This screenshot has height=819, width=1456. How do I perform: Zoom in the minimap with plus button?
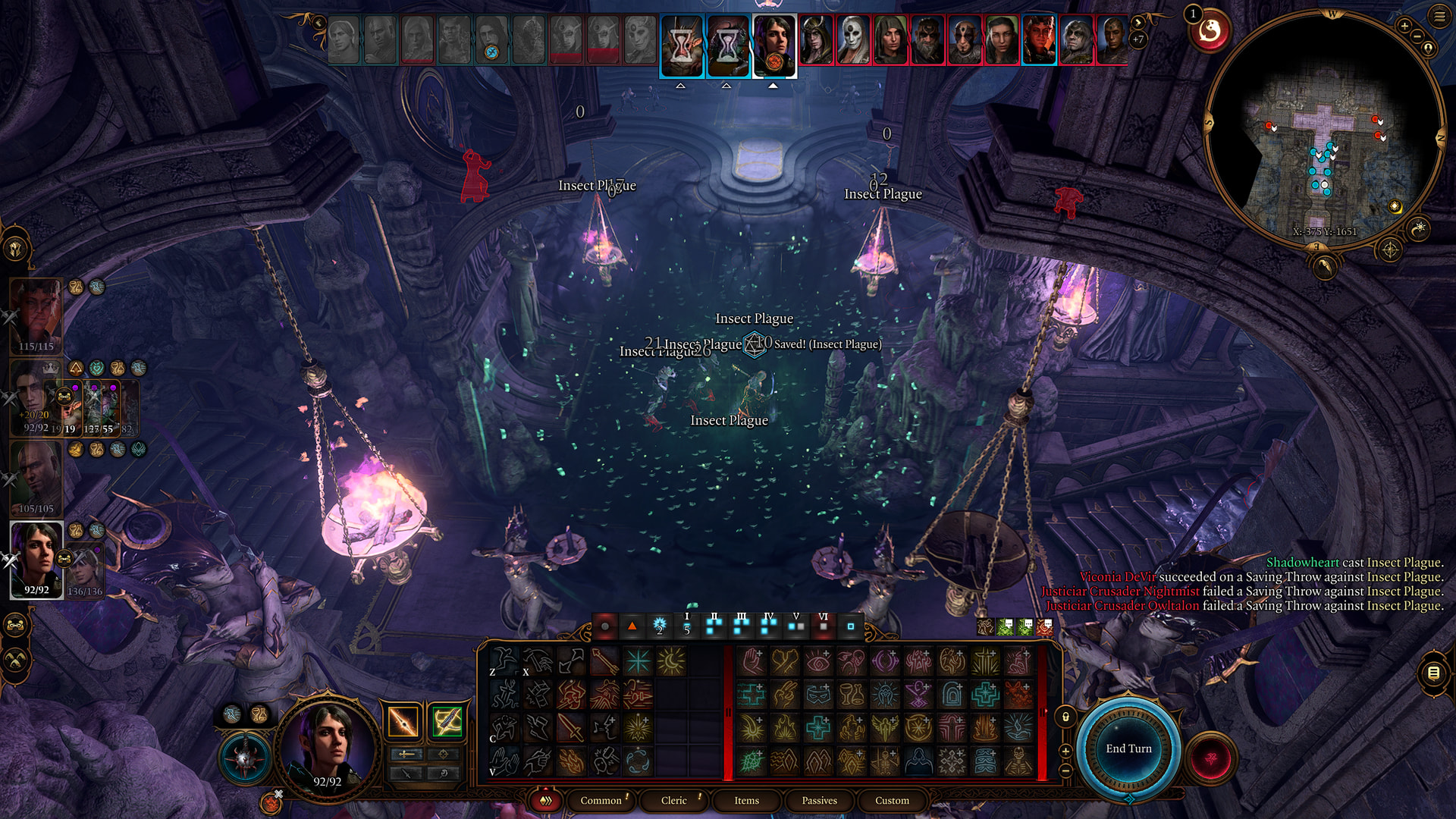point(1404,27)
